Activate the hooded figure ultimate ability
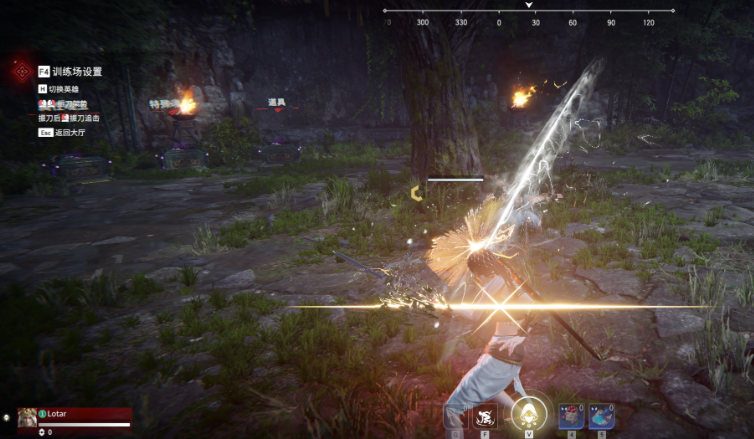This screenshot has width=754, height=439. [527, 414]
